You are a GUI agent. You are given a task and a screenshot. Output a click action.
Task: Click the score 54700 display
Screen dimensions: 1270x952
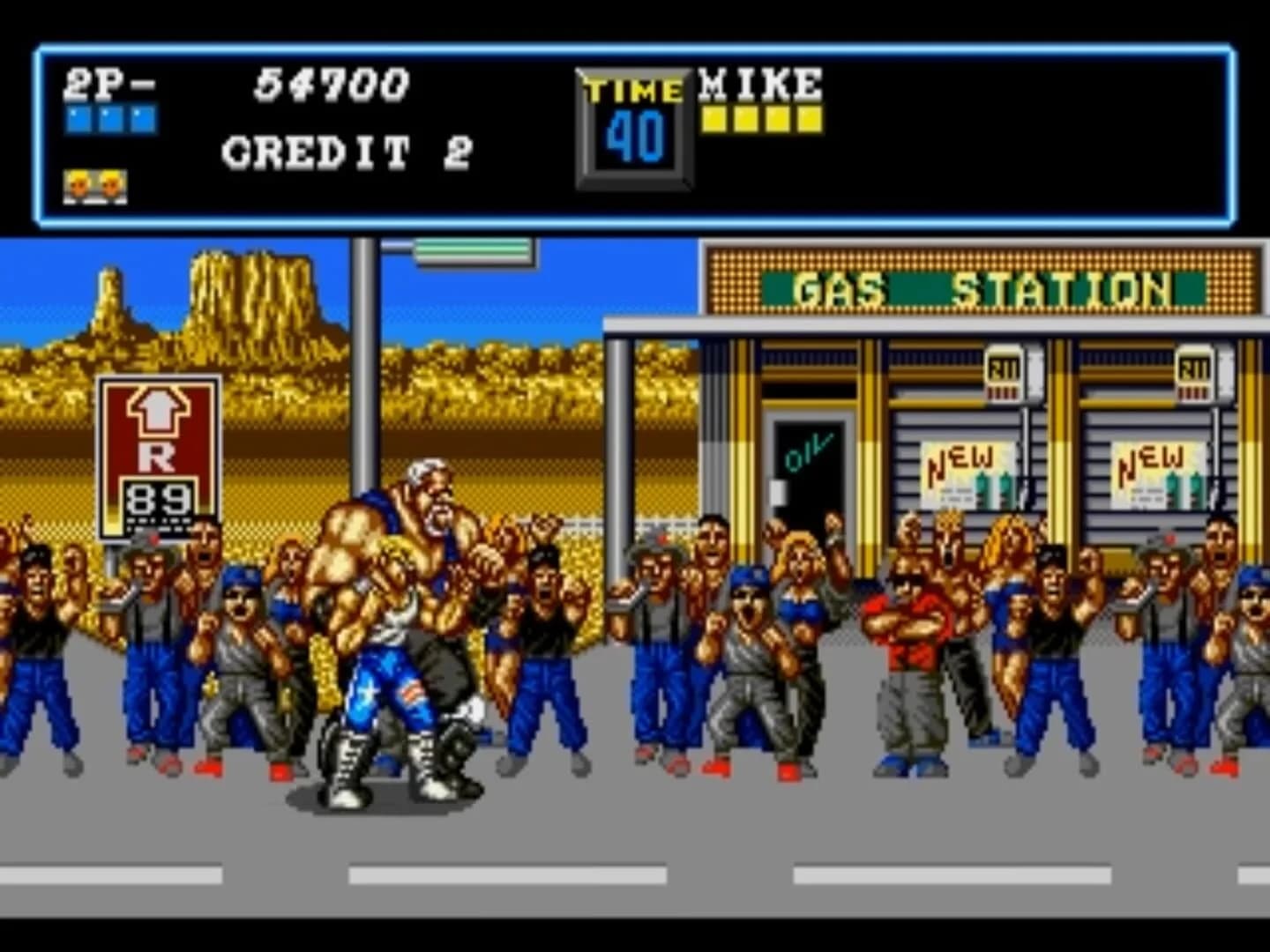[x=331, y=84]
